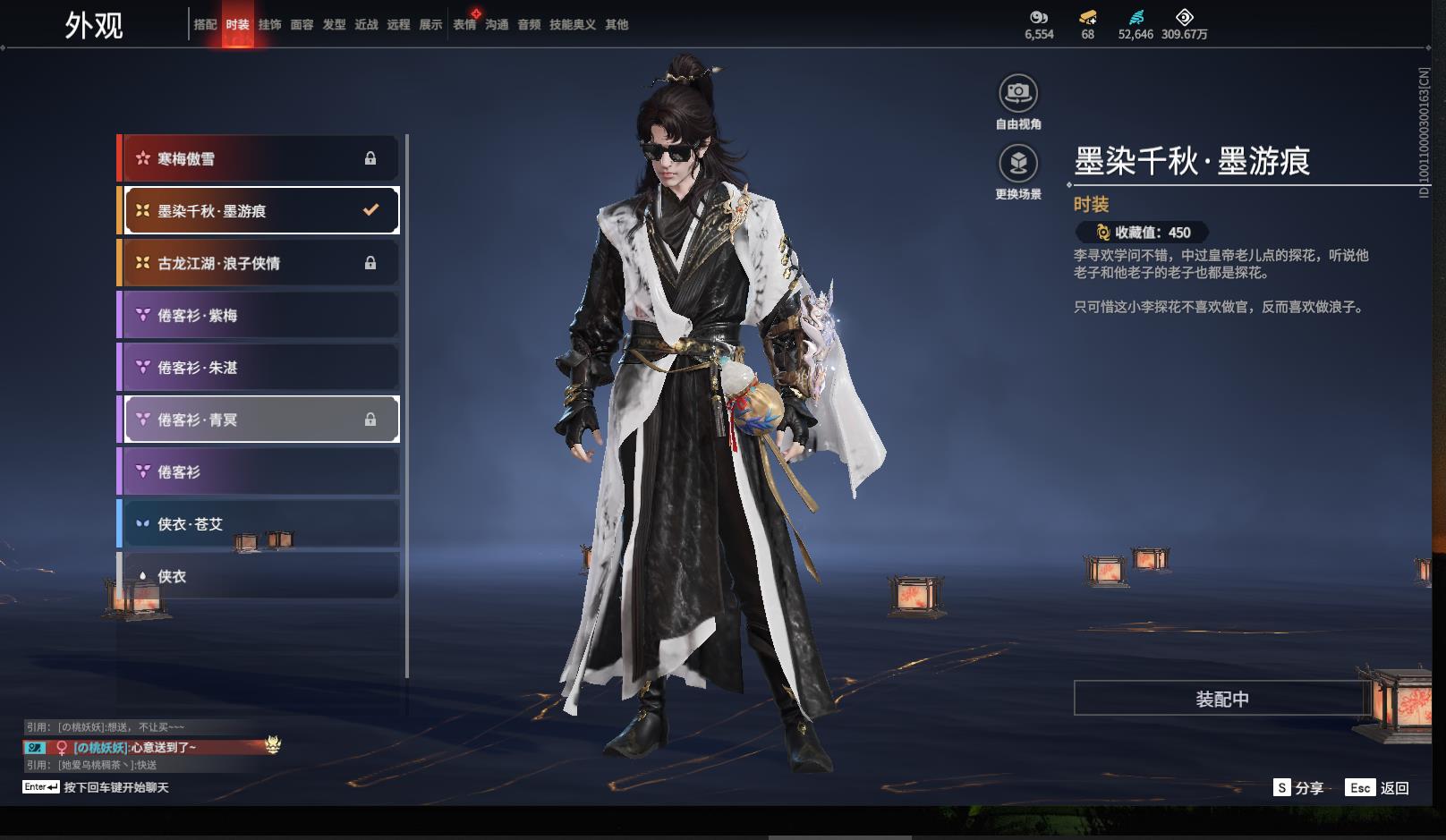
Task: Switch to the 表情 emote tab
Action: point(464,25)
